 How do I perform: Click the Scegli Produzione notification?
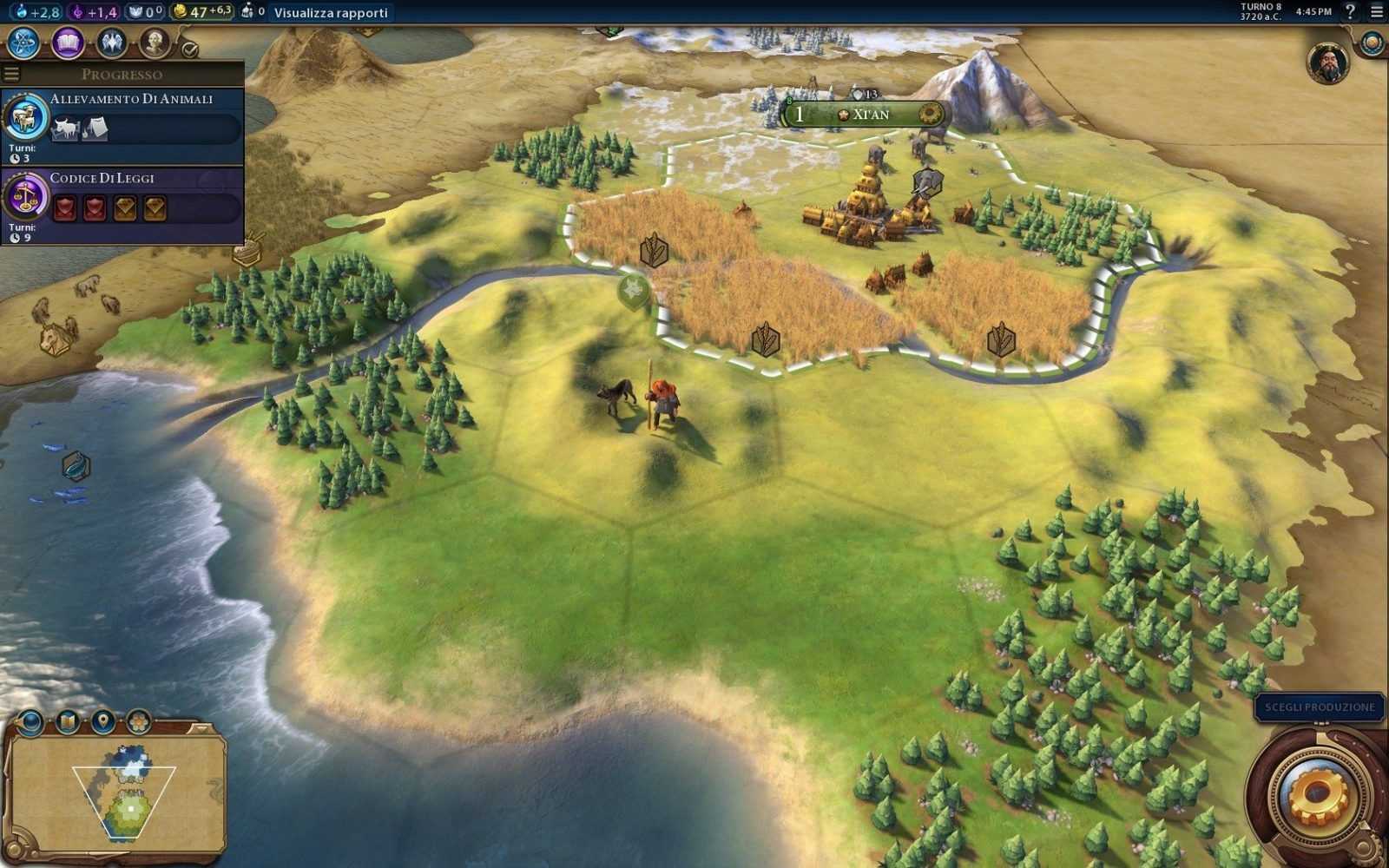tap(1319, 707)
